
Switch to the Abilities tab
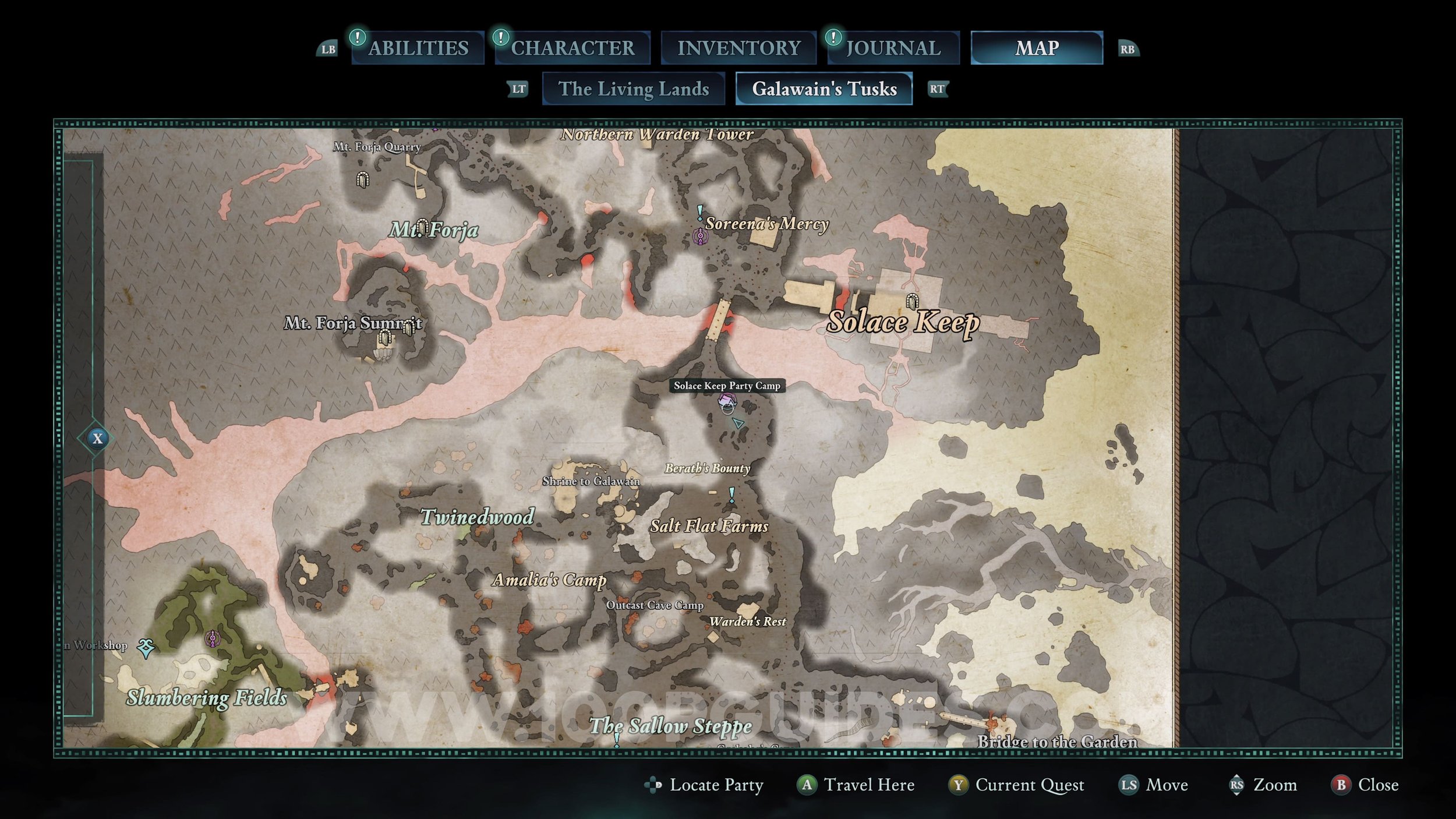tap(418, 48)
